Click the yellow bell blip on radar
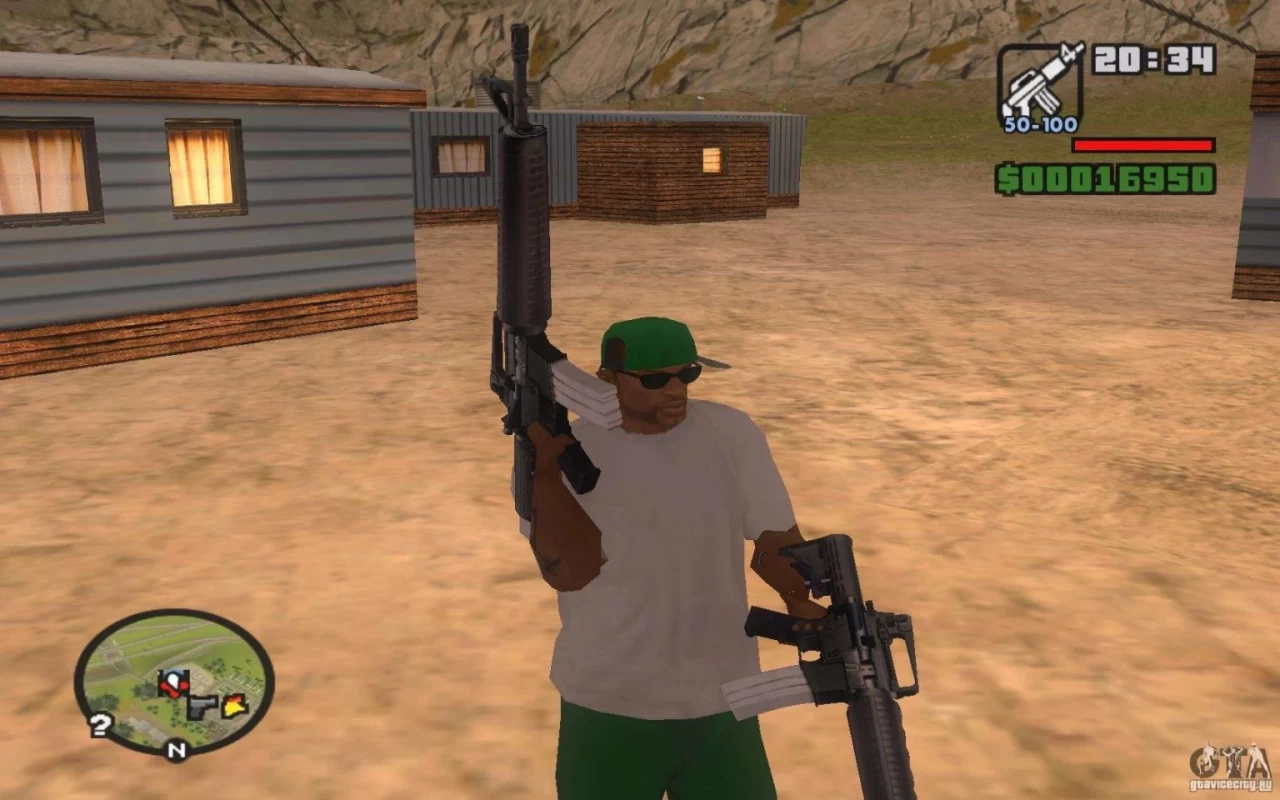 point(235,706)
